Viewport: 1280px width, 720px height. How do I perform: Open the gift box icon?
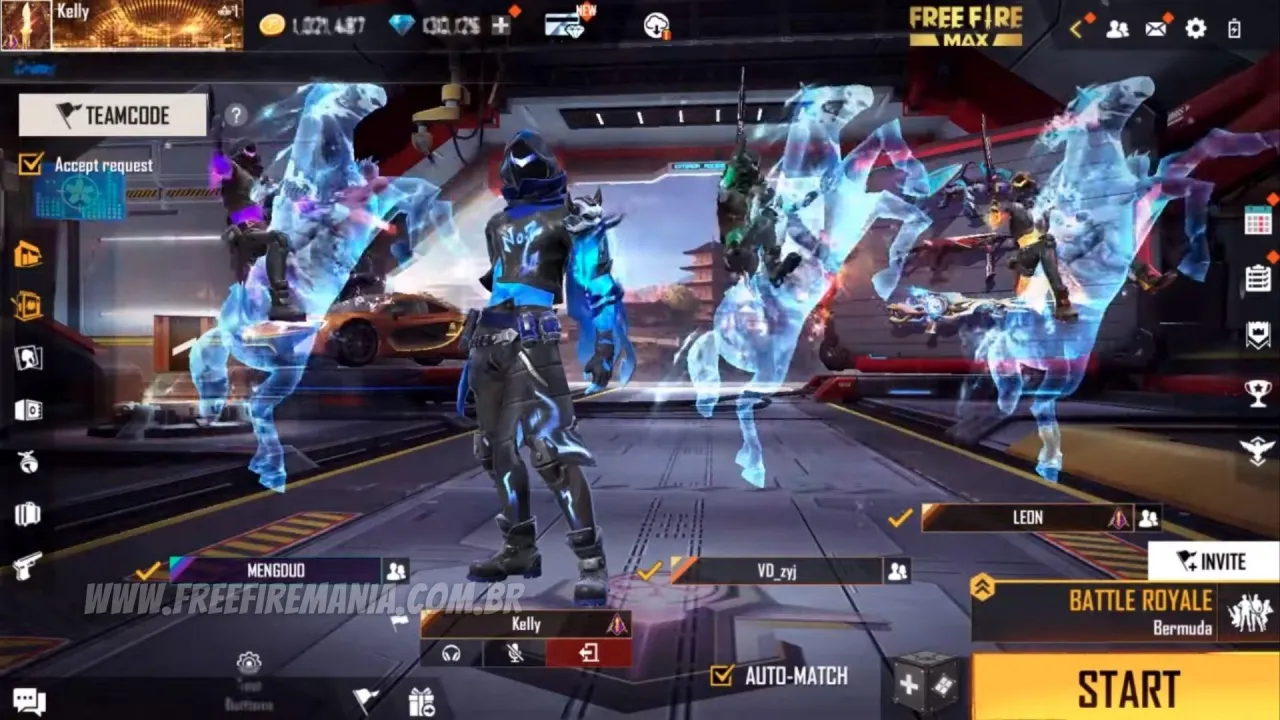pyautogui.click(x=421, y=702)
